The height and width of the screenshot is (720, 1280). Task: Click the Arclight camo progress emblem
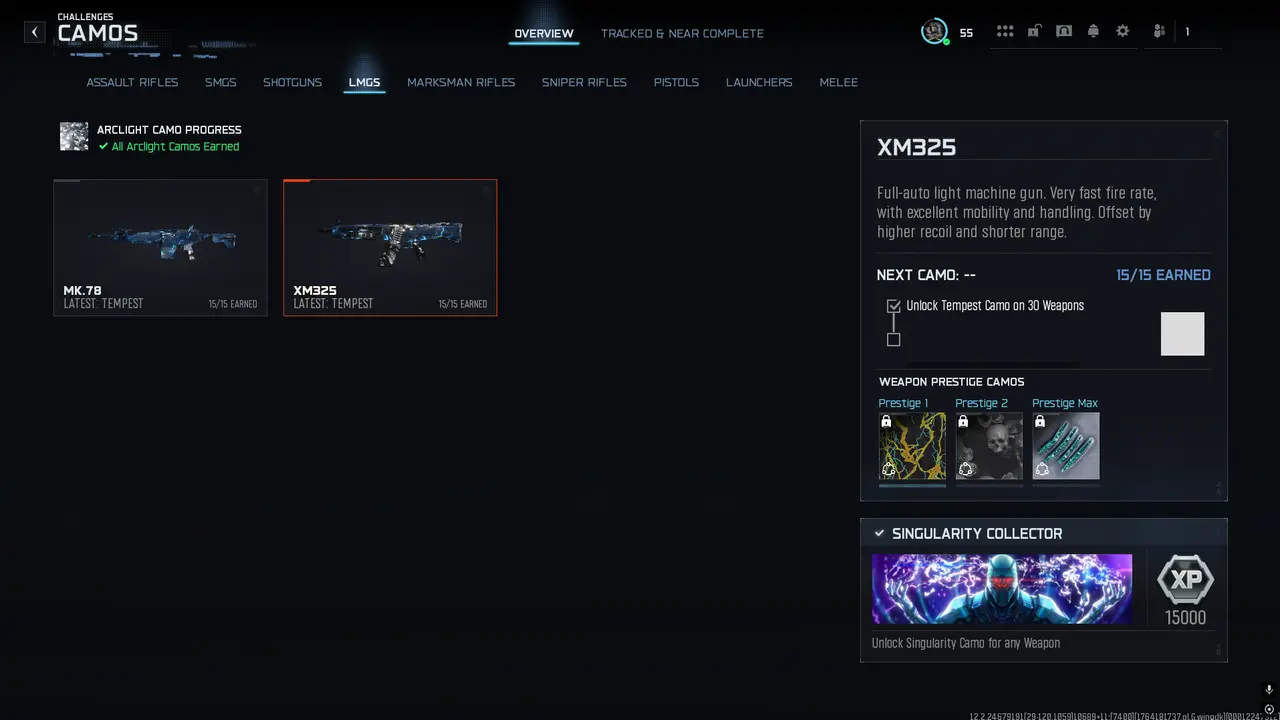pyautogui.click(x=74, y=137)
